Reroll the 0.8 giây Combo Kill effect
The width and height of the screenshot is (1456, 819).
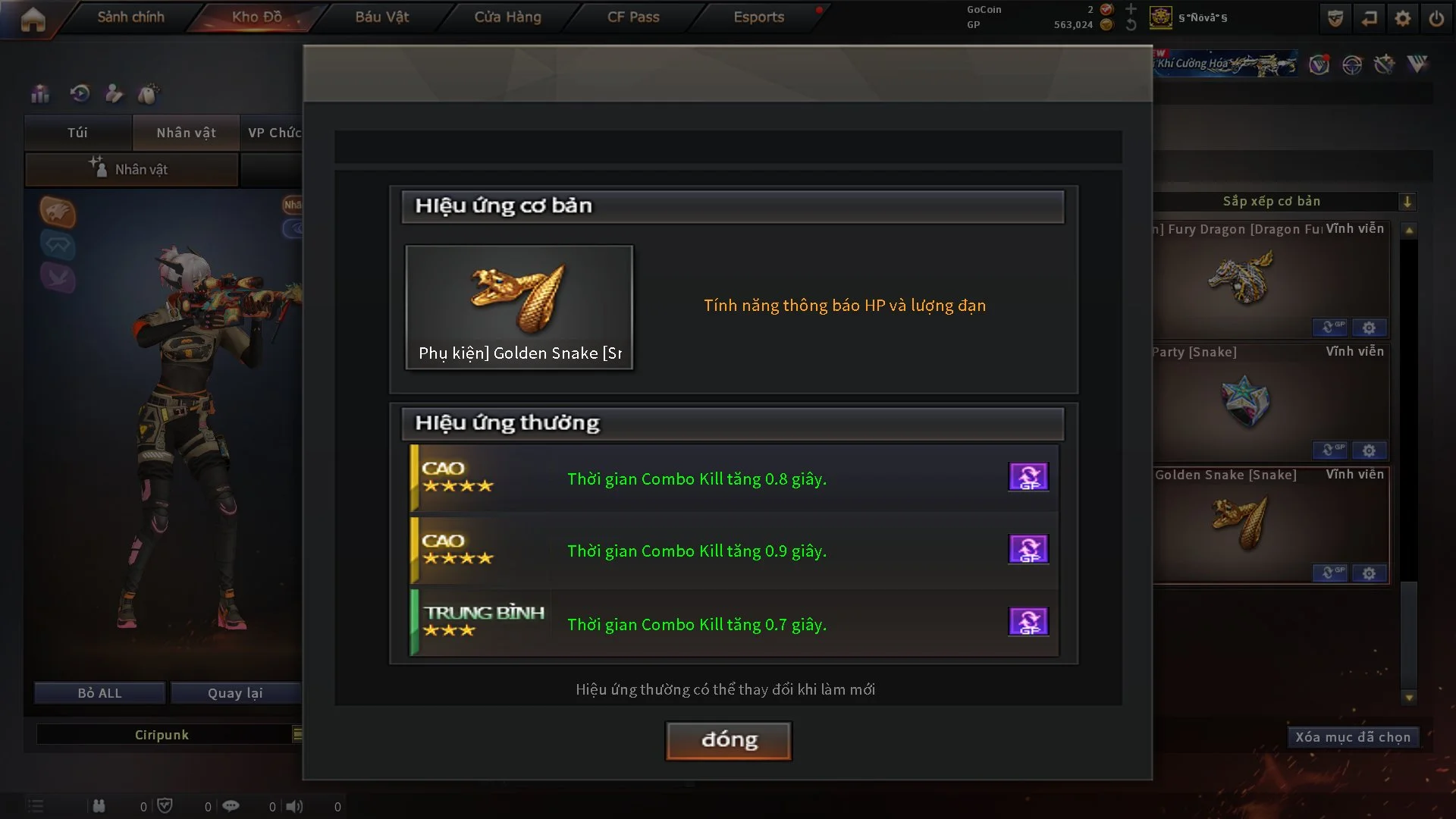[x=1028, y=477]
